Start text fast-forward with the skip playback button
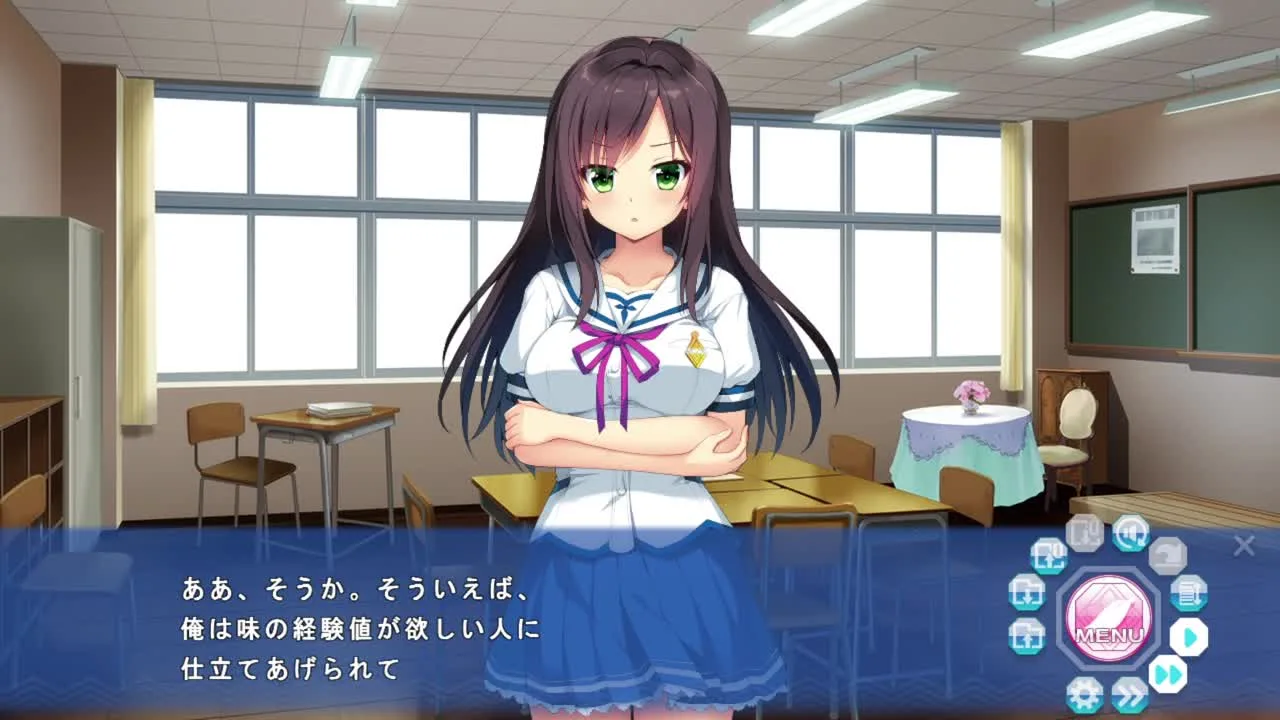 click(x=1167, y=673)
